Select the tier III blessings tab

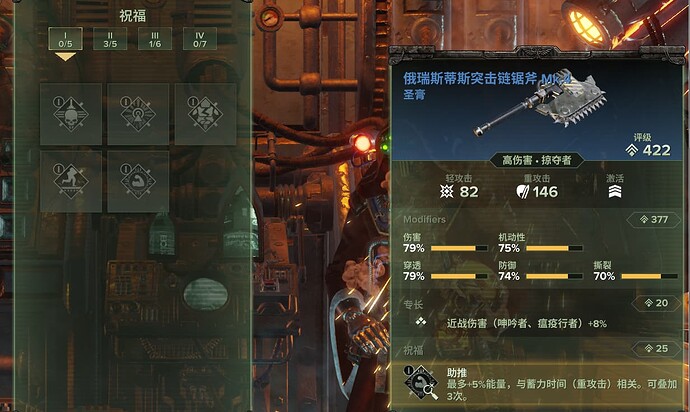(x=154, y=39)
